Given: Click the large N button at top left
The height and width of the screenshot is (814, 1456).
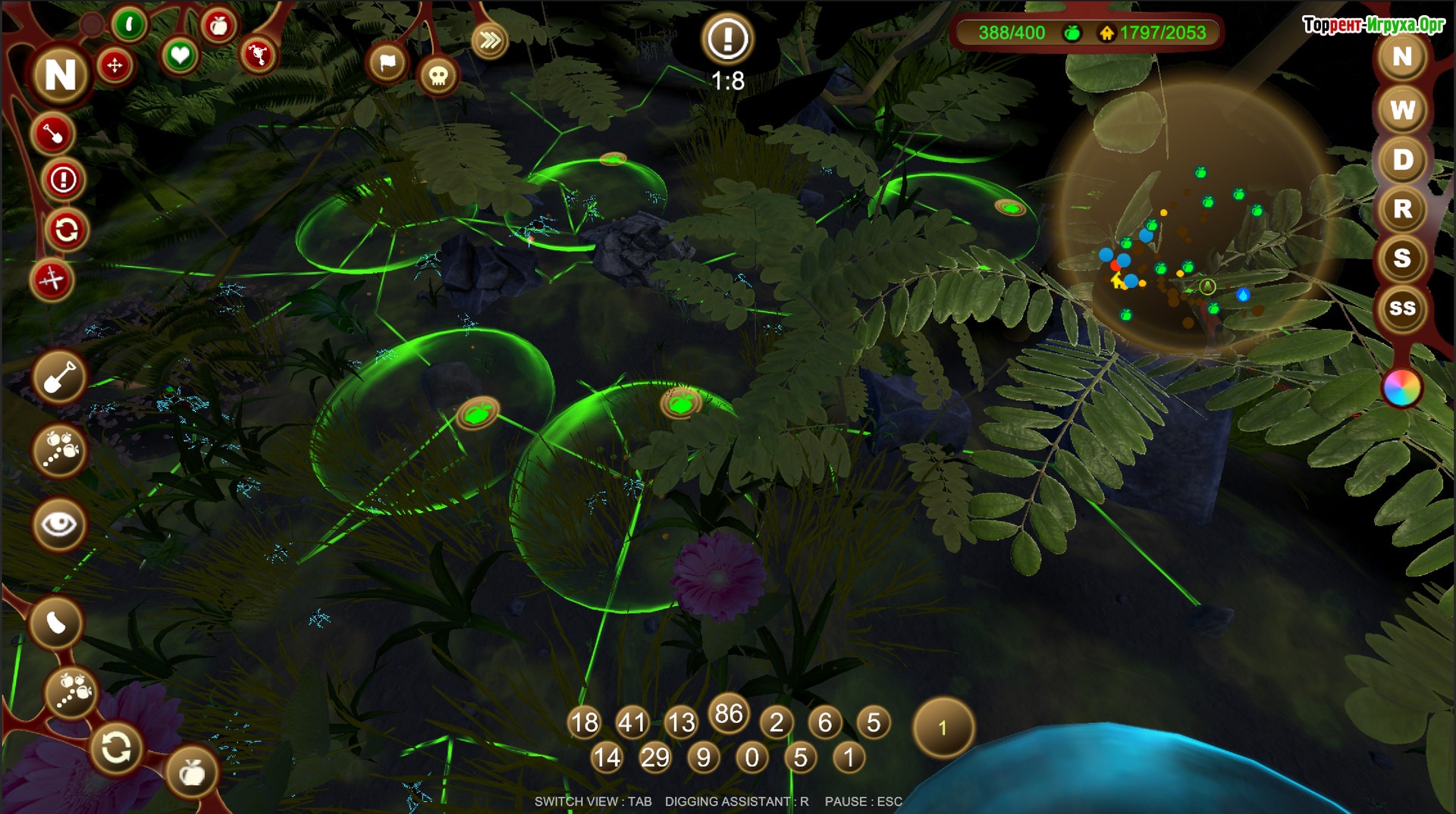Looking at the screenshot, I should 61,74.
